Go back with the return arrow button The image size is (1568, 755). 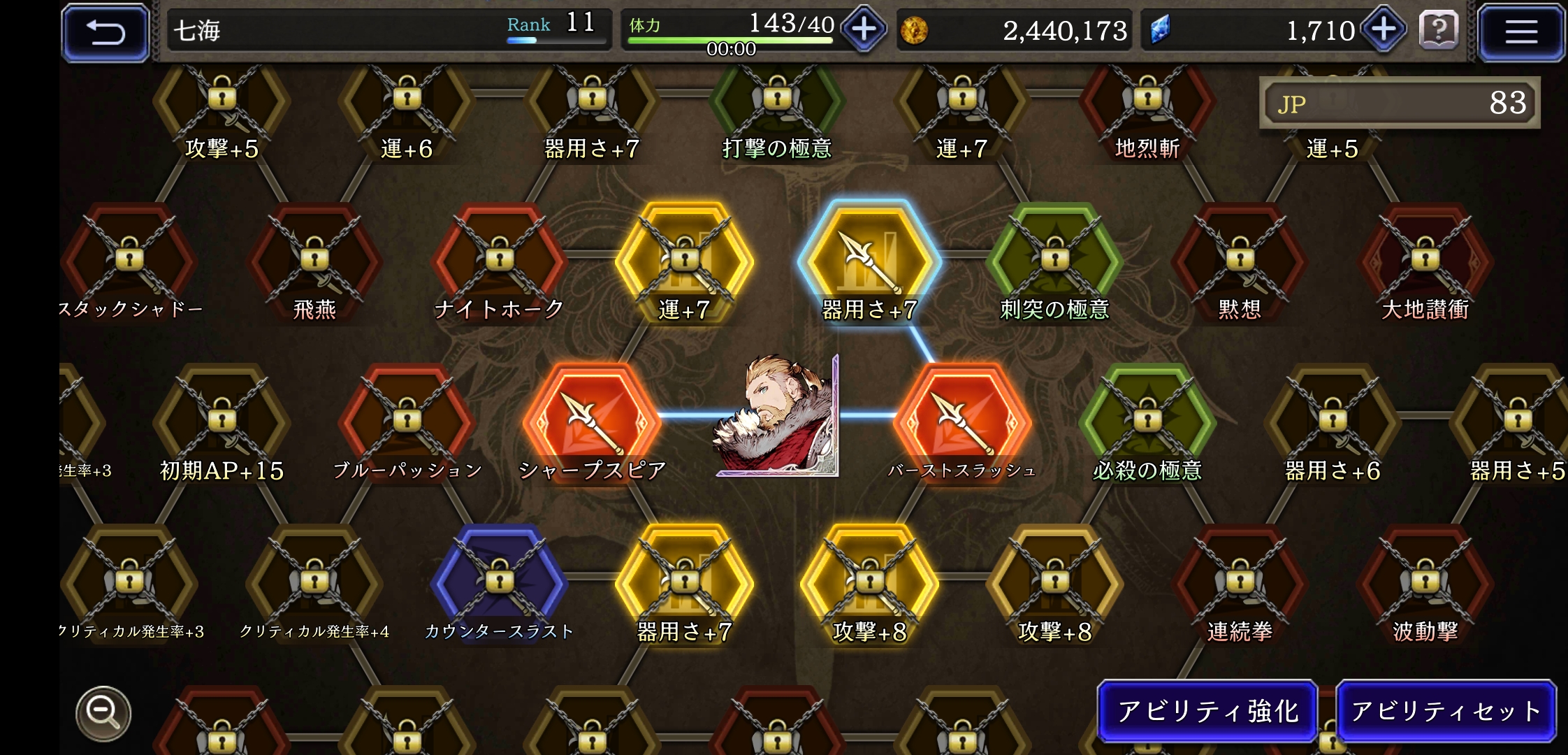106,32
